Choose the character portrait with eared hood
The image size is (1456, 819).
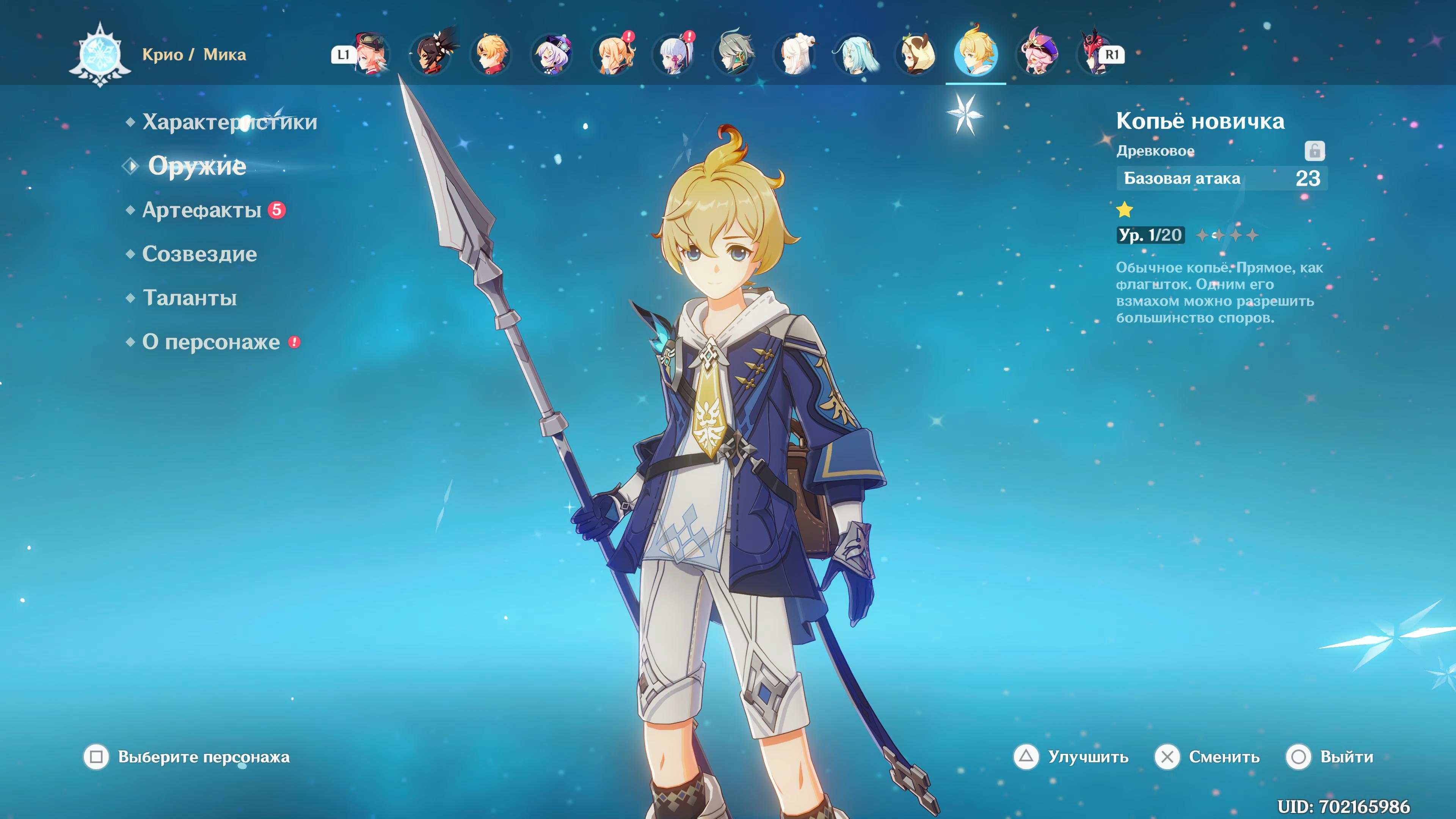916,54
